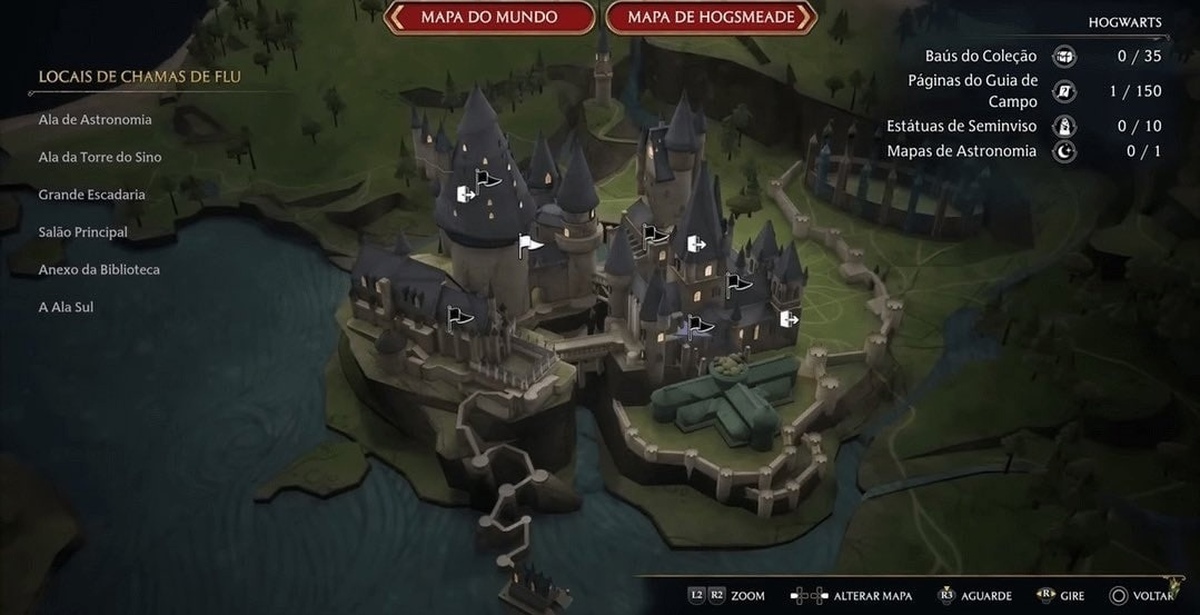Open the Mapa do Mundo tab
Image resolution: width=1200 pixels, height=615 pixels.
coord(490,17)
